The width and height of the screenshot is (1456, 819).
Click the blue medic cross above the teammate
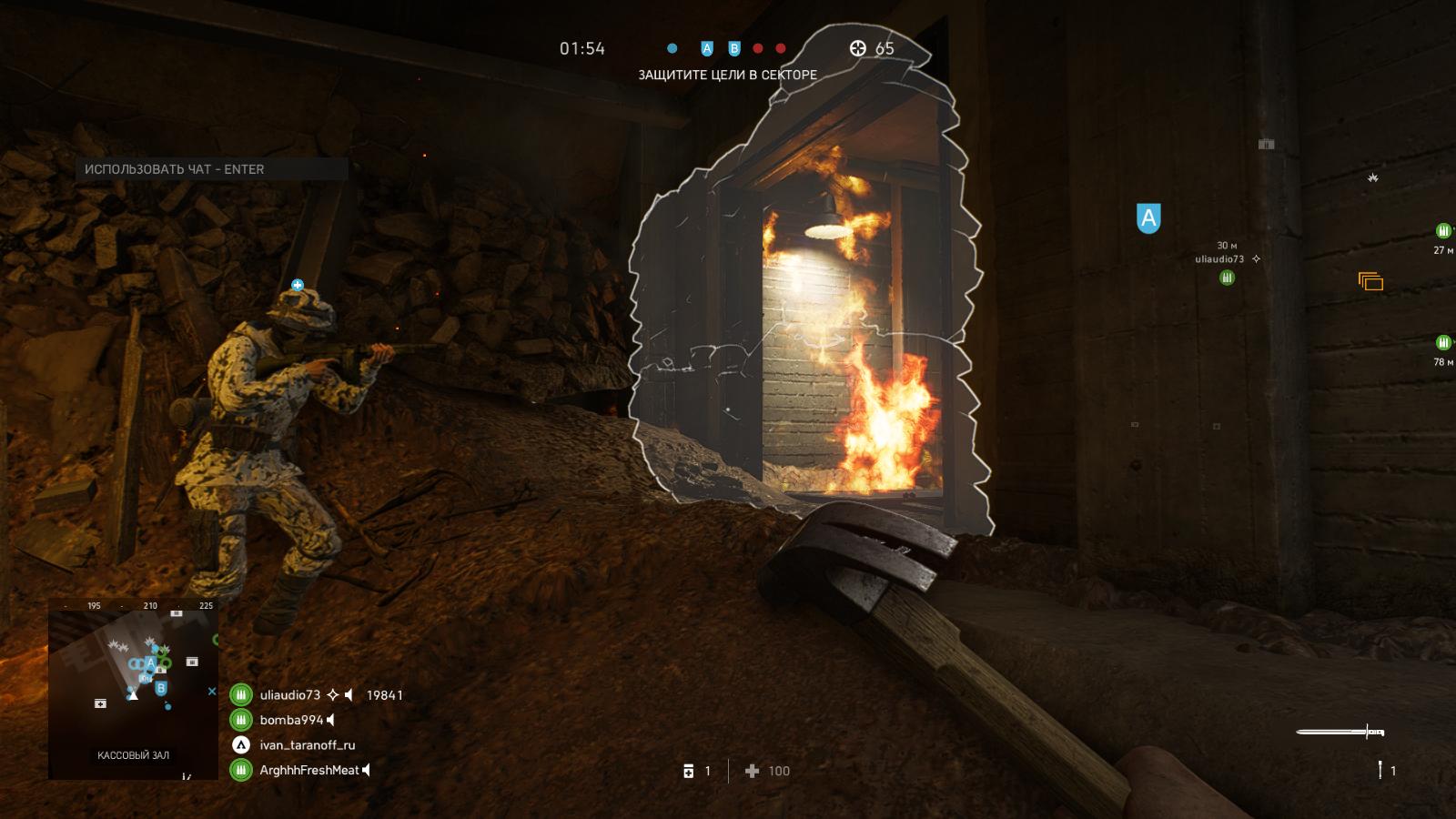pyautogui.click(x=298, y=285)
